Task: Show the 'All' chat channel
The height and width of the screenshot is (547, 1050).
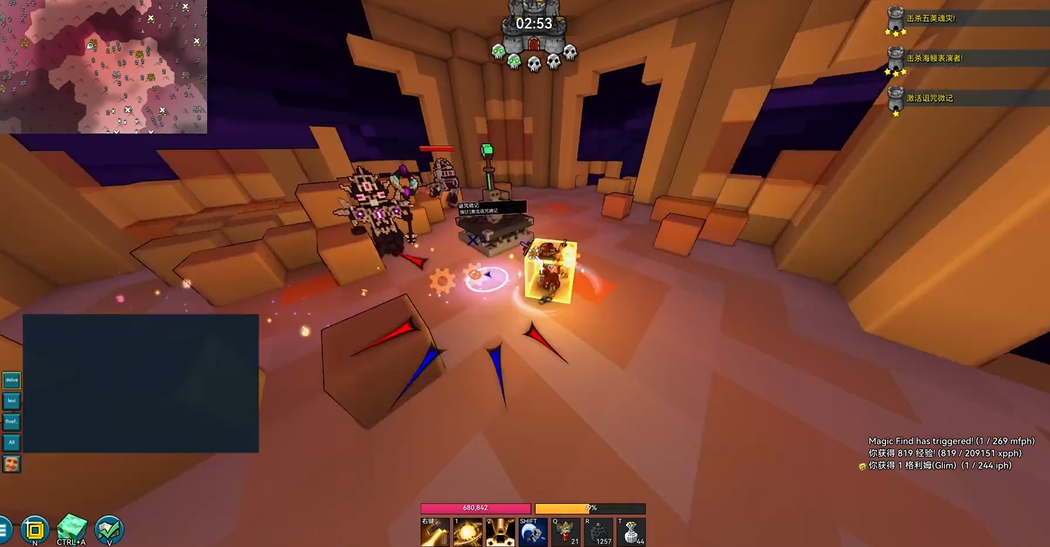Action: 12,442
